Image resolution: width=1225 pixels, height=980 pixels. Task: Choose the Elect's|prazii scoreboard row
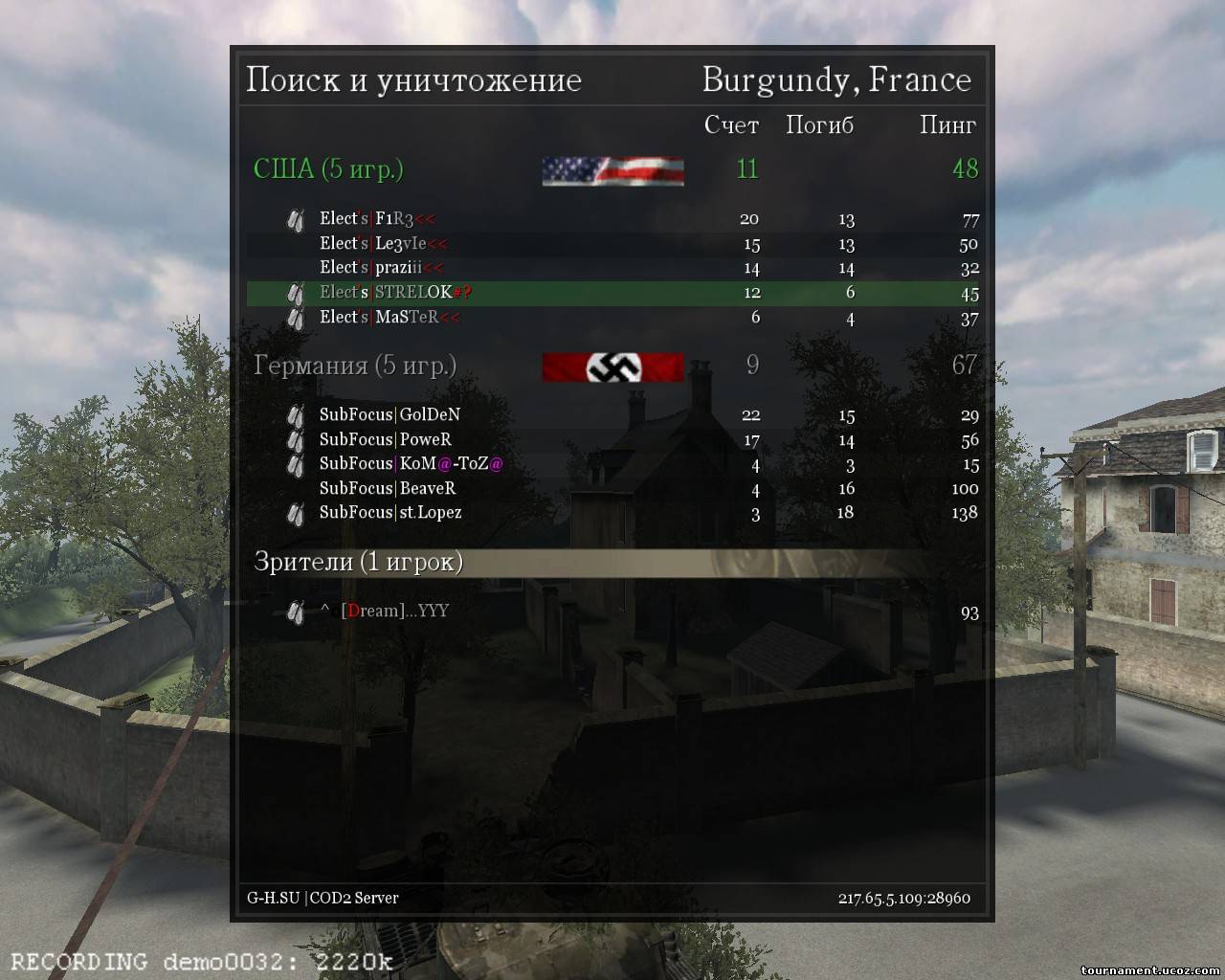pos(612,268)
